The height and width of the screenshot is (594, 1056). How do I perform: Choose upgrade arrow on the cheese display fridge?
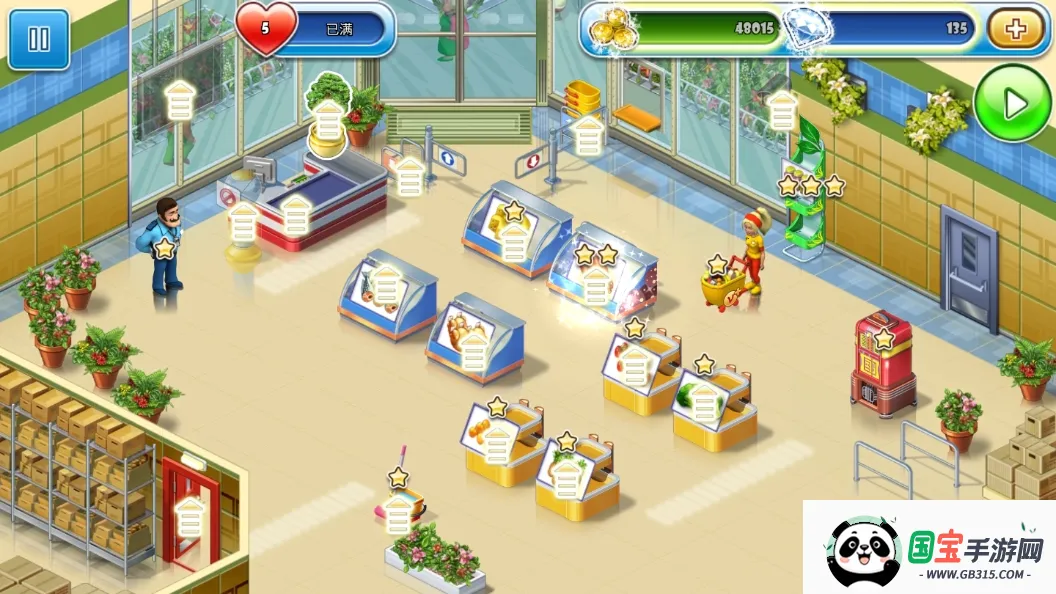(514, 241)
